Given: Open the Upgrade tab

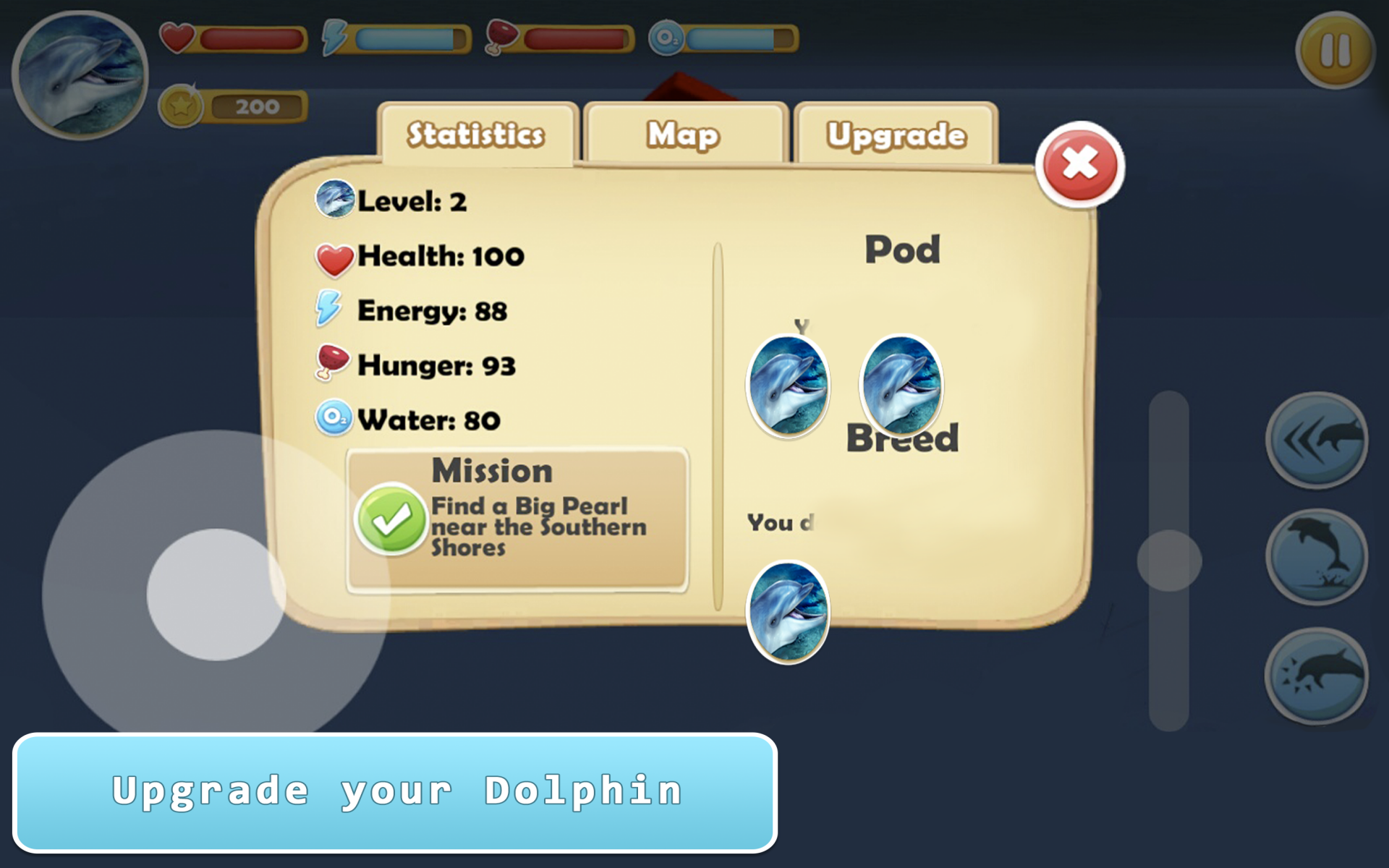Looking at the screenshot, I should tap(896, 134).
